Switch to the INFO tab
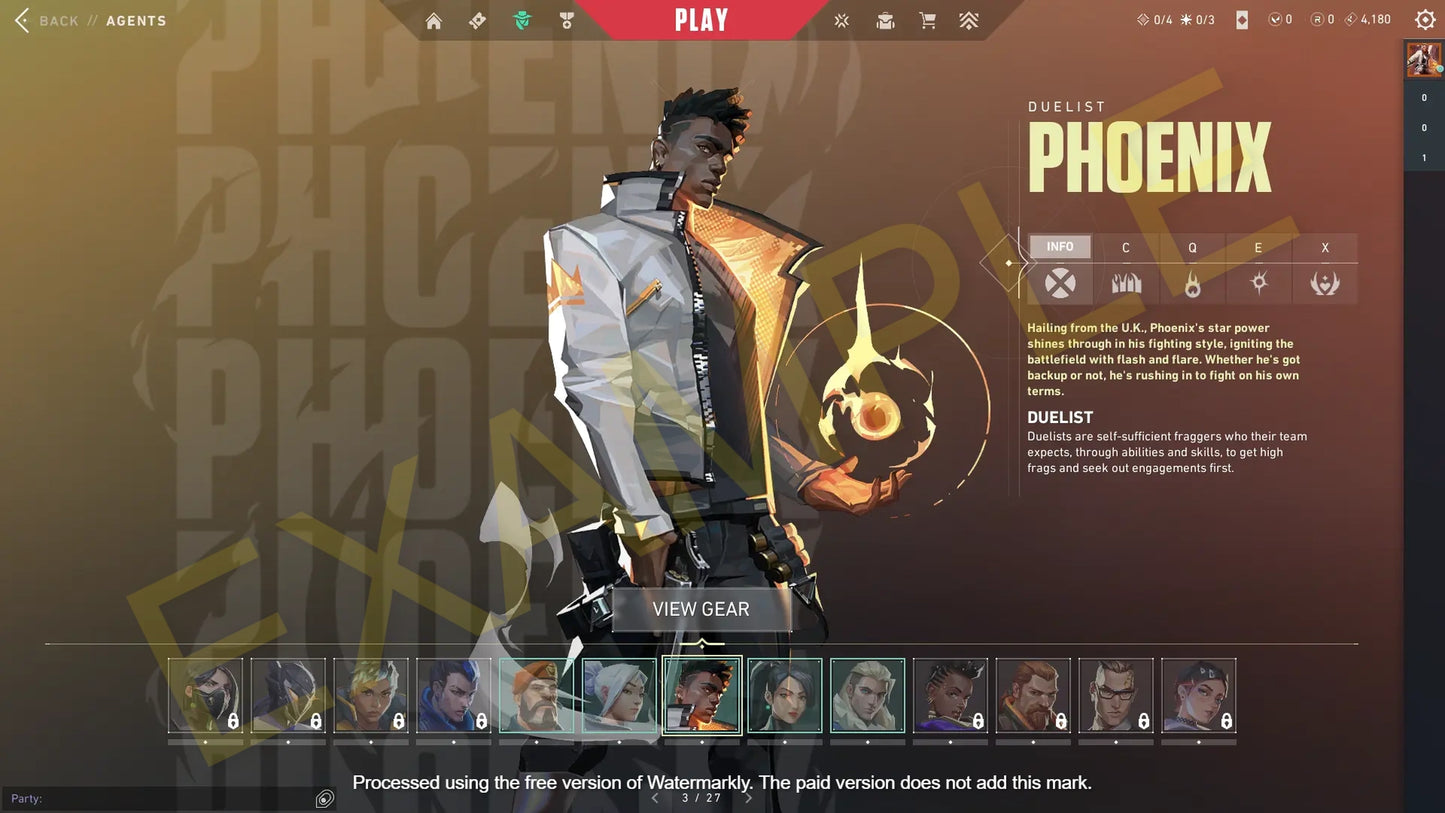 point(1059,246)
